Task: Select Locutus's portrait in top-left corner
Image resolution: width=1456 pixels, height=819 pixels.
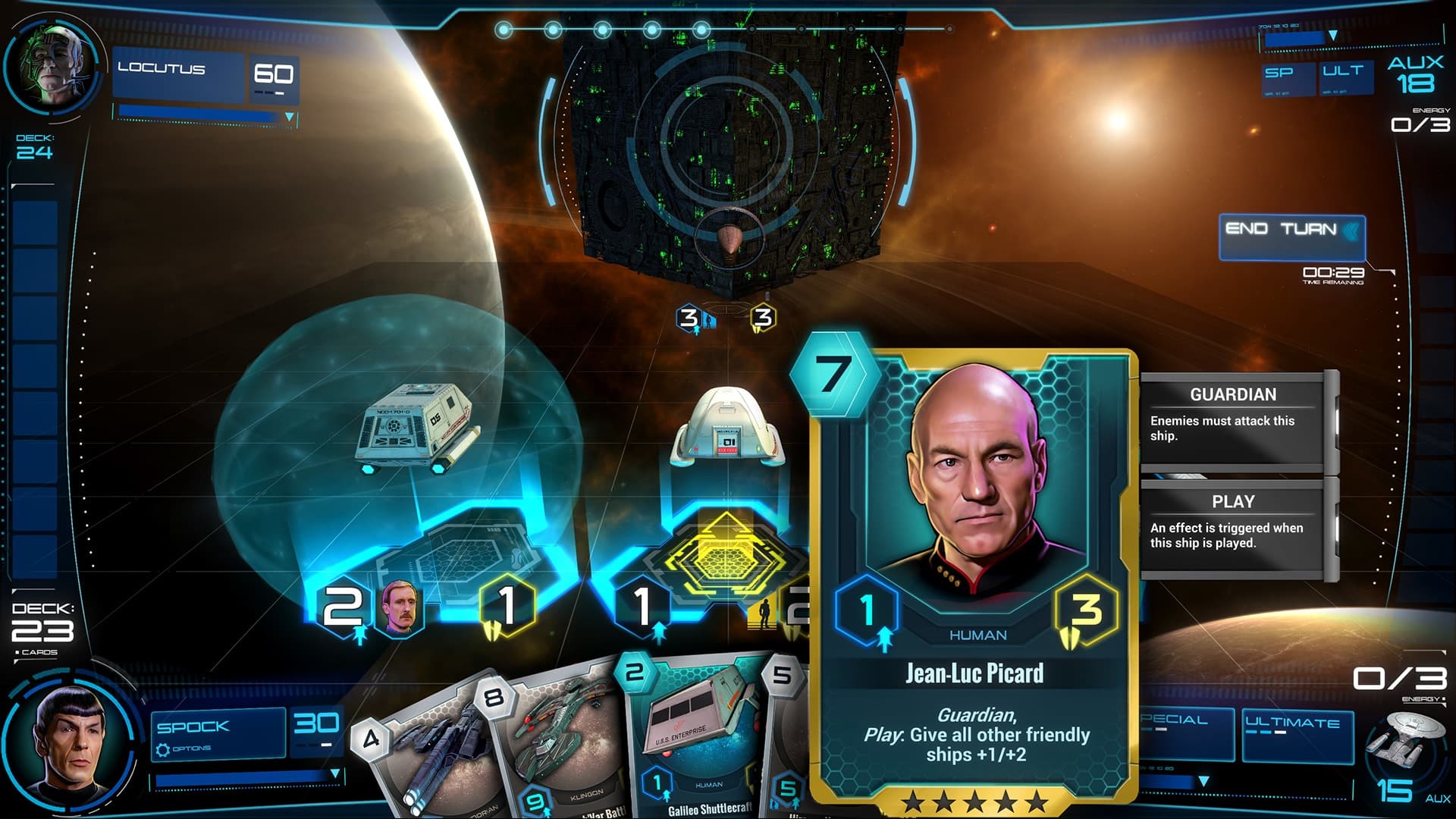Action: click(x=53, y=64)
